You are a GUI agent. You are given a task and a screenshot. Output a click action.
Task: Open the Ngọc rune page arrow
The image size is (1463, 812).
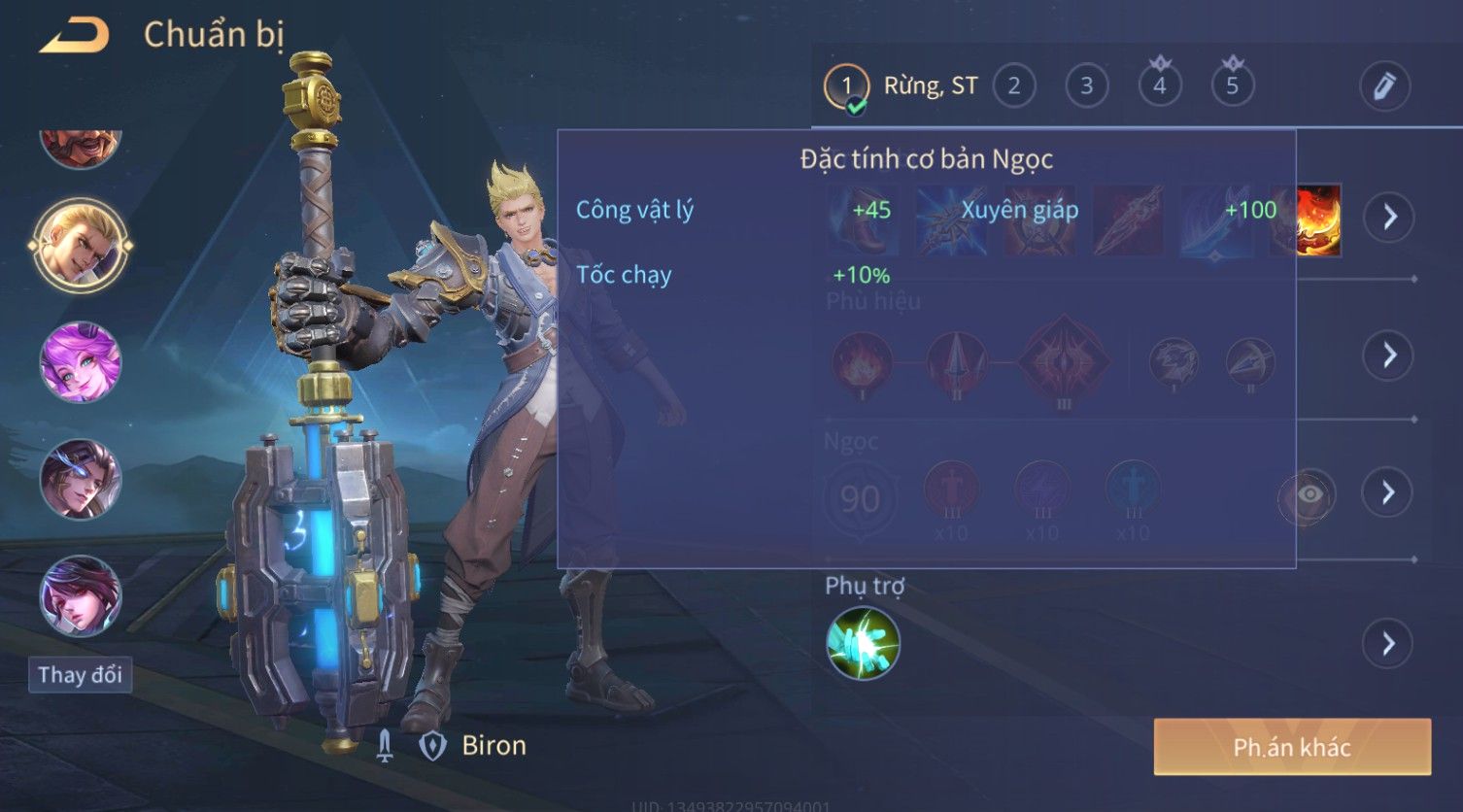(x=1389, y=492)
